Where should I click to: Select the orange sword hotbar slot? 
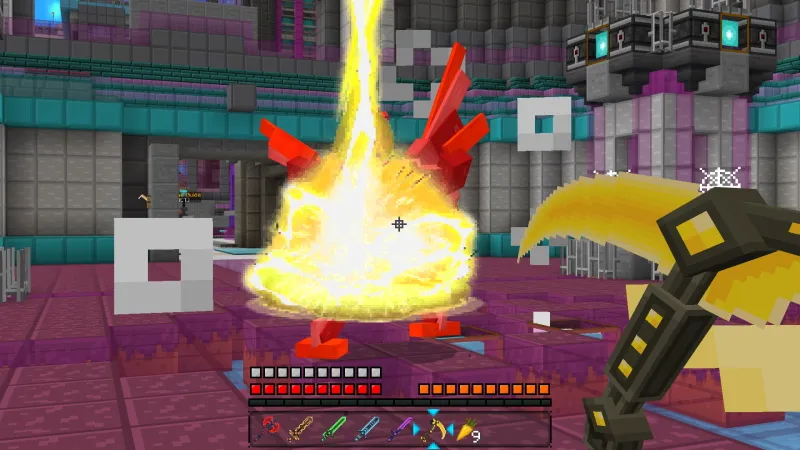click(x=300, y=429)
